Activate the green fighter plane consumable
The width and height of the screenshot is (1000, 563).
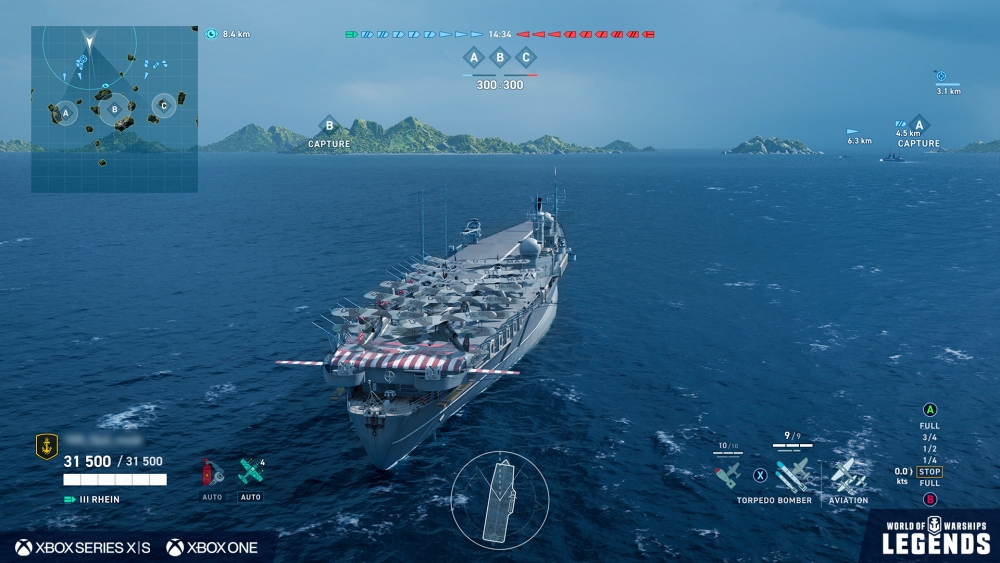click(x=250, y=472)
